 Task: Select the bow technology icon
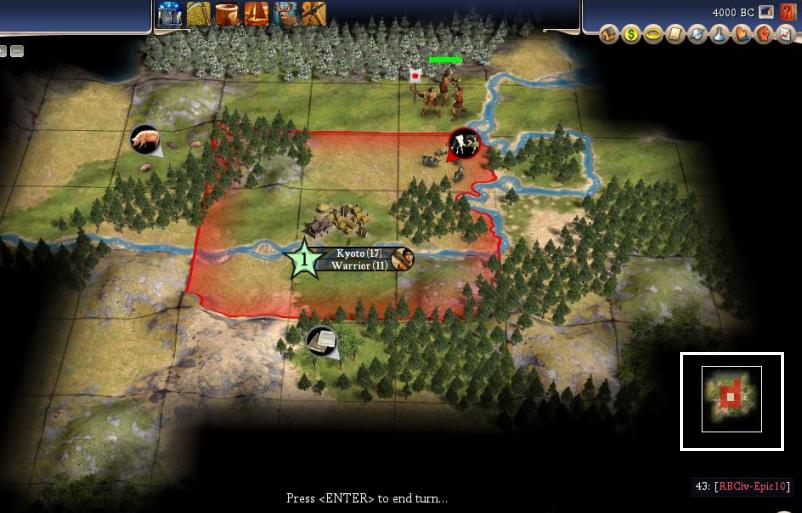coord(198,13)
